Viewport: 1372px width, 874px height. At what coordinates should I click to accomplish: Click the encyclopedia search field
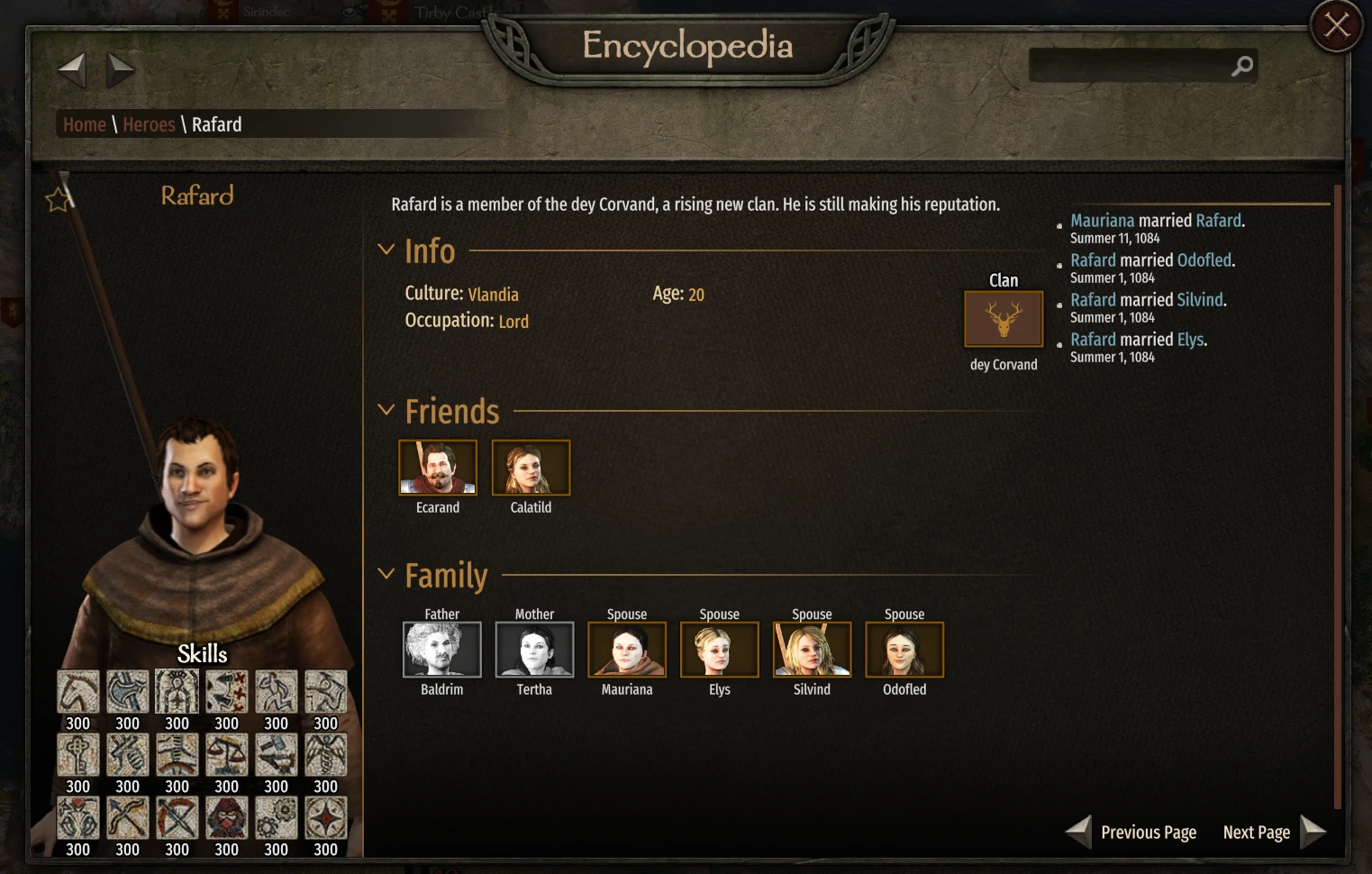pyautogui.click(x=1131, y=65)
